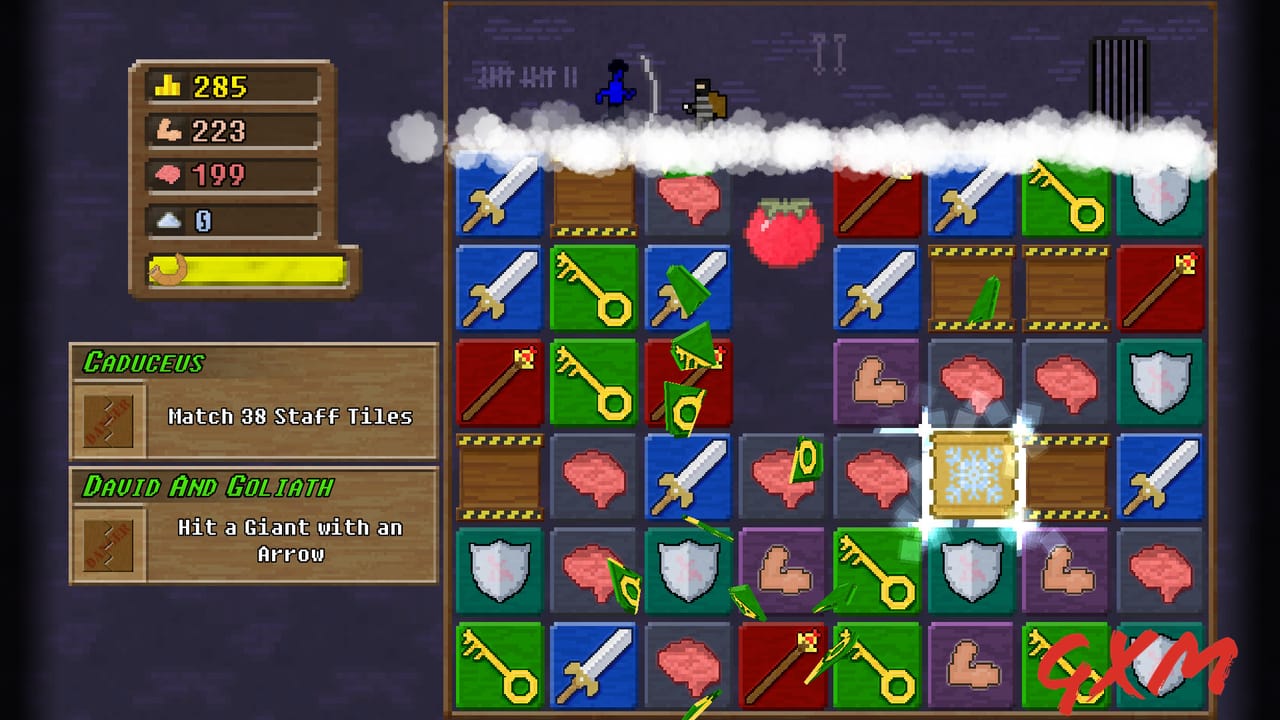Click the gold coin icon in stats panel
Viewport: 1280px width, 720px height.
[166, 86]
